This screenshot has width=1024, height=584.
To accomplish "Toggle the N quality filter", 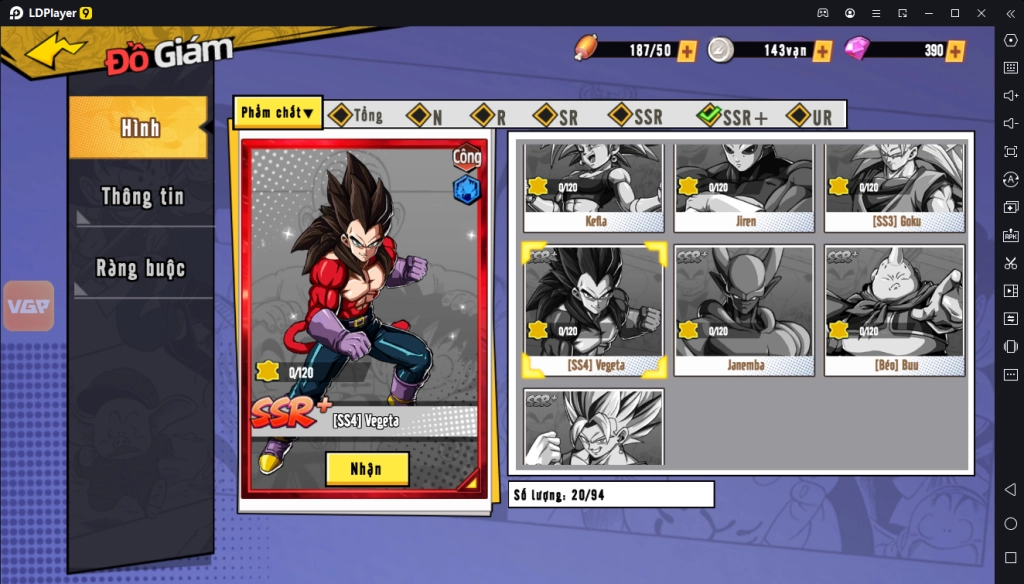I will pos(425,116).
